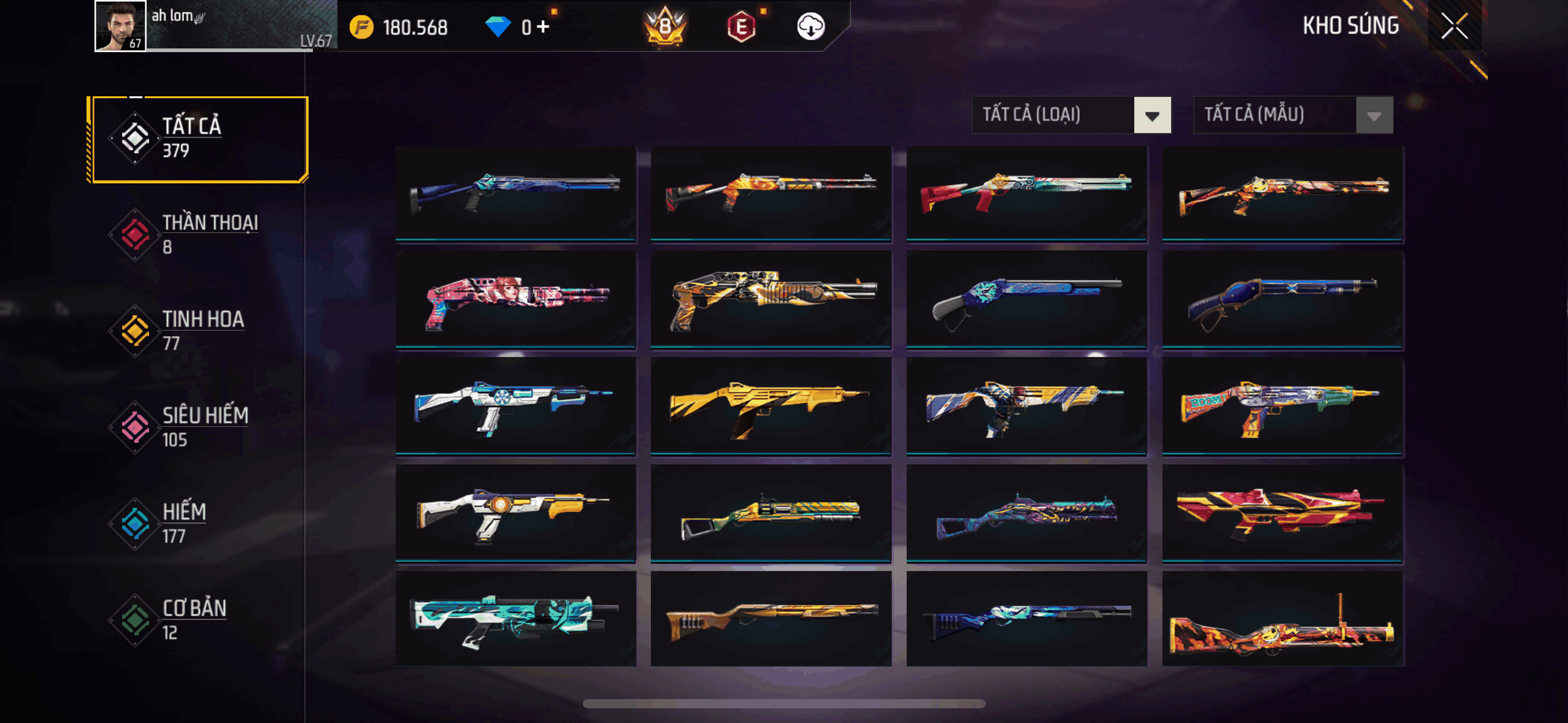Open the red E badge icon
This screenshot has width=1568, height=723.
click(741, 27)
